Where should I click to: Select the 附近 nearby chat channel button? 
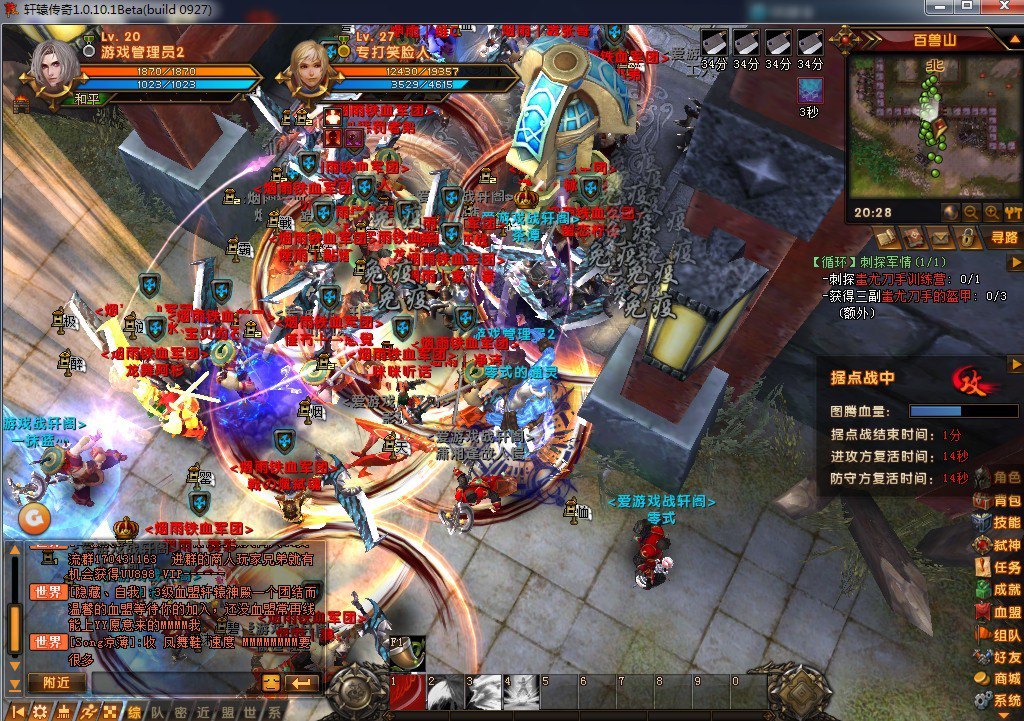(x=57, y=683)
